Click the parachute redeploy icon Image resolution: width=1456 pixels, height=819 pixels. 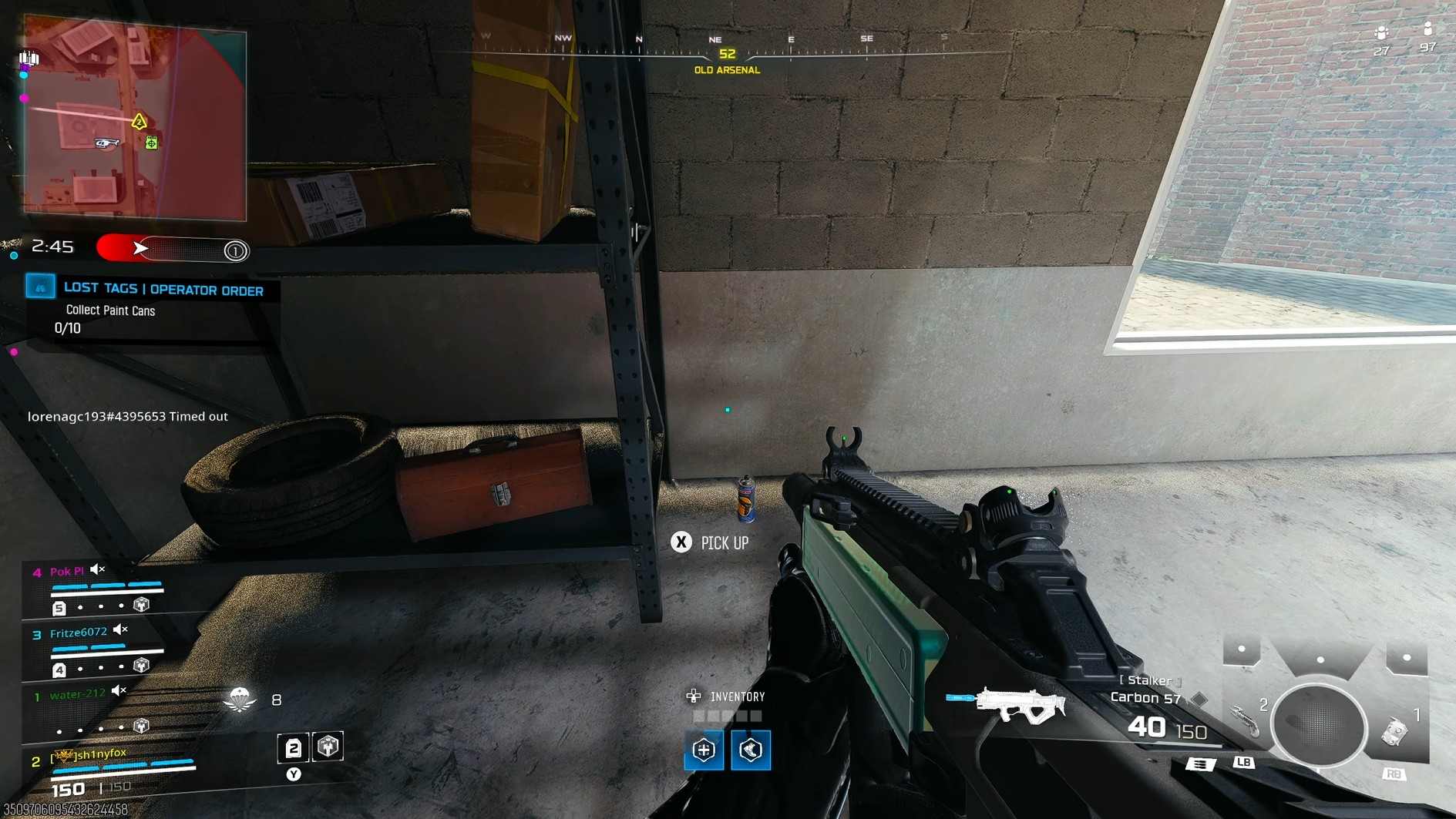(x=240, y=700)
